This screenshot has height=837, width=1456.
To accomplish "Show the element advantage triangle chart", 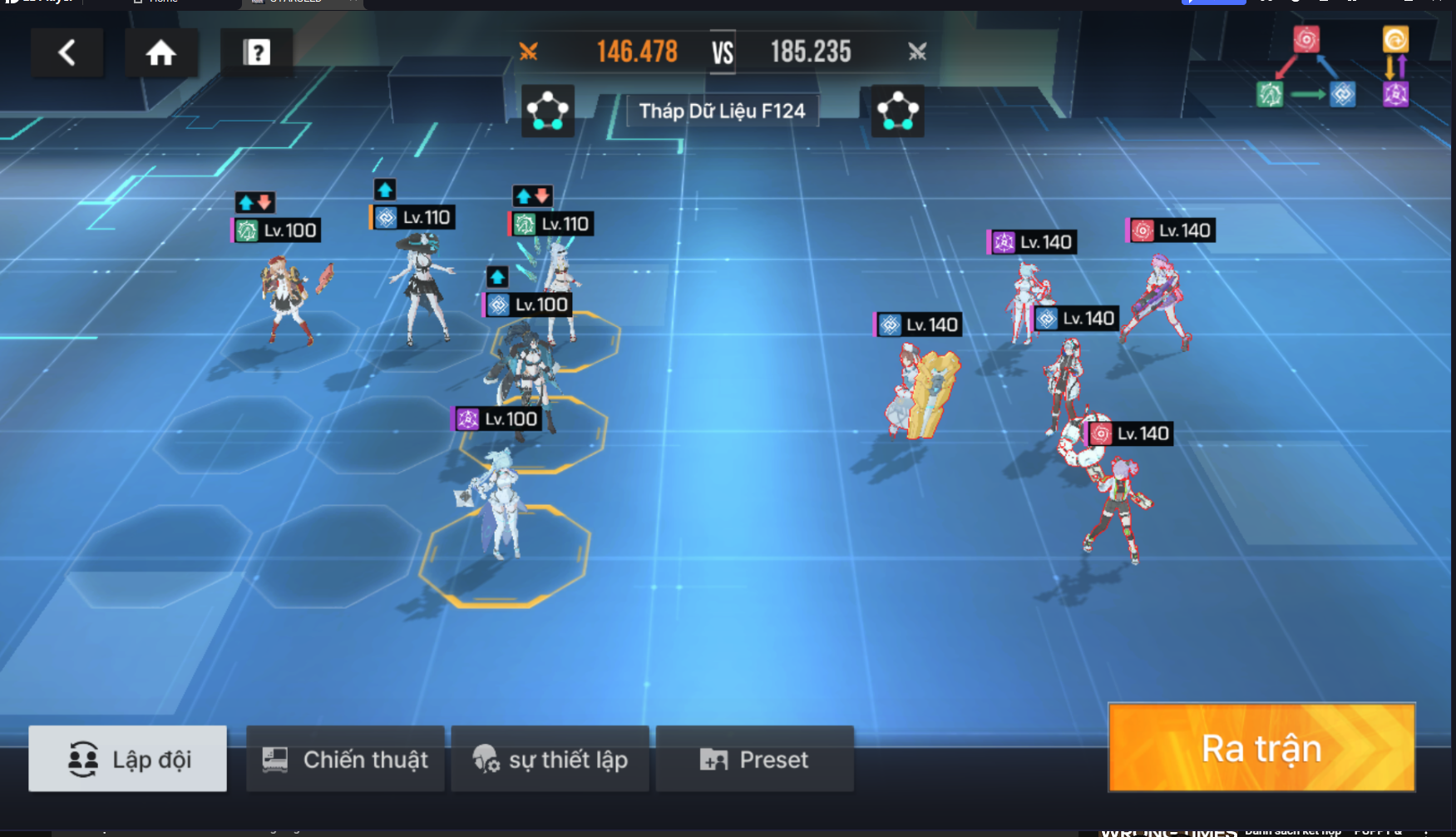I will coord(1306,70).
